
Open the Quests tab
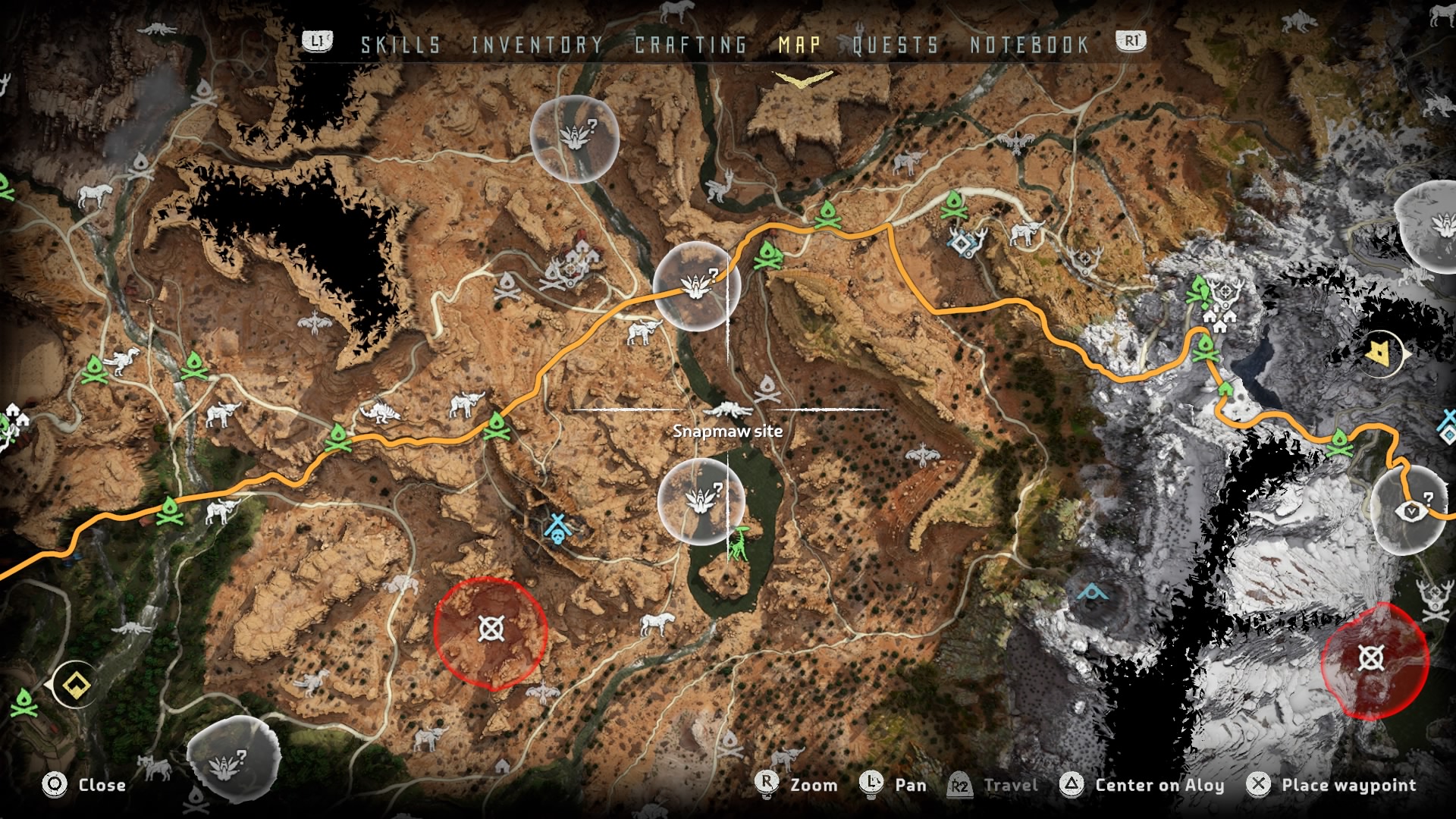click(x=896, y=45)
